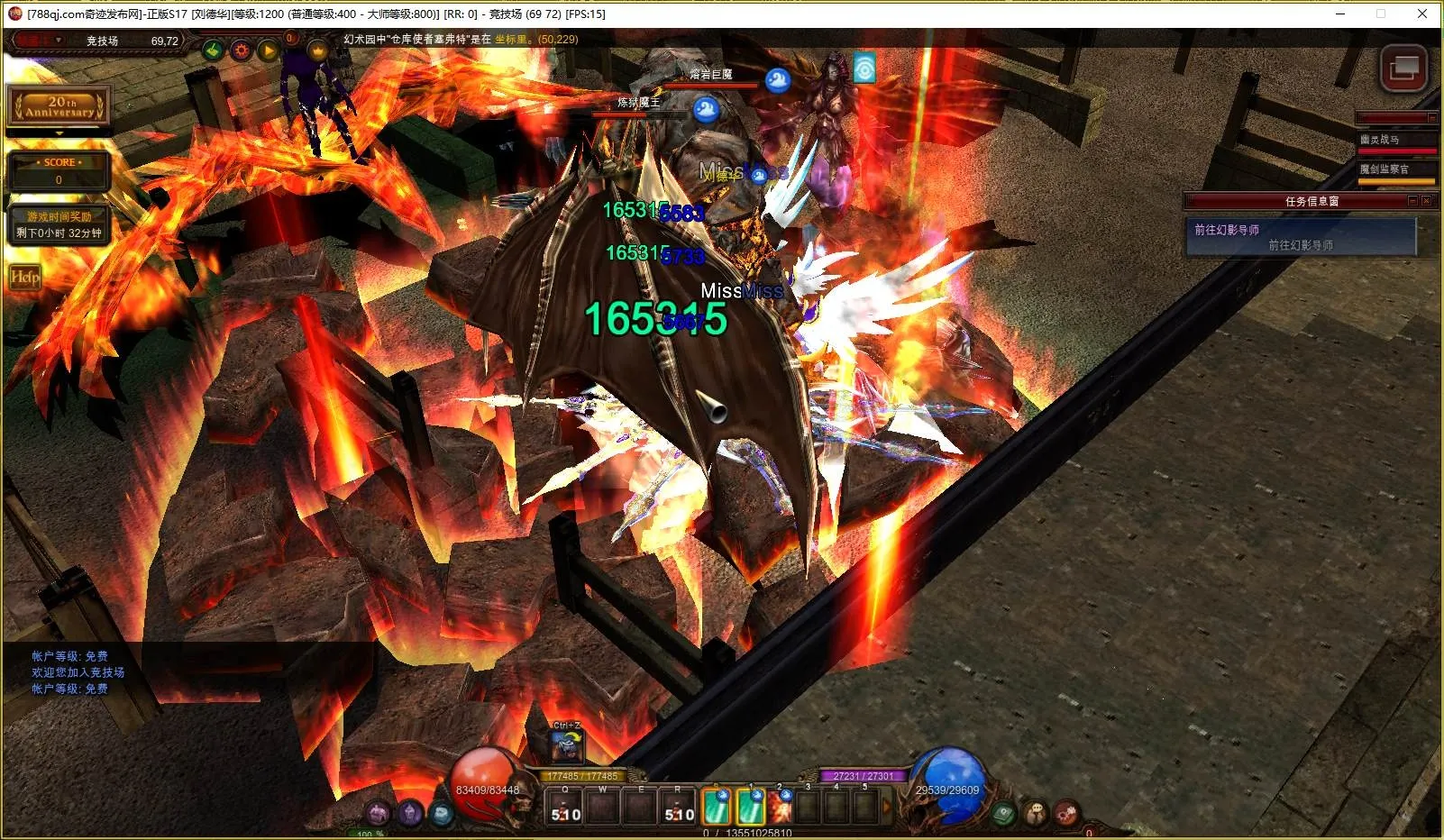Close the game window

[1422, 14]
